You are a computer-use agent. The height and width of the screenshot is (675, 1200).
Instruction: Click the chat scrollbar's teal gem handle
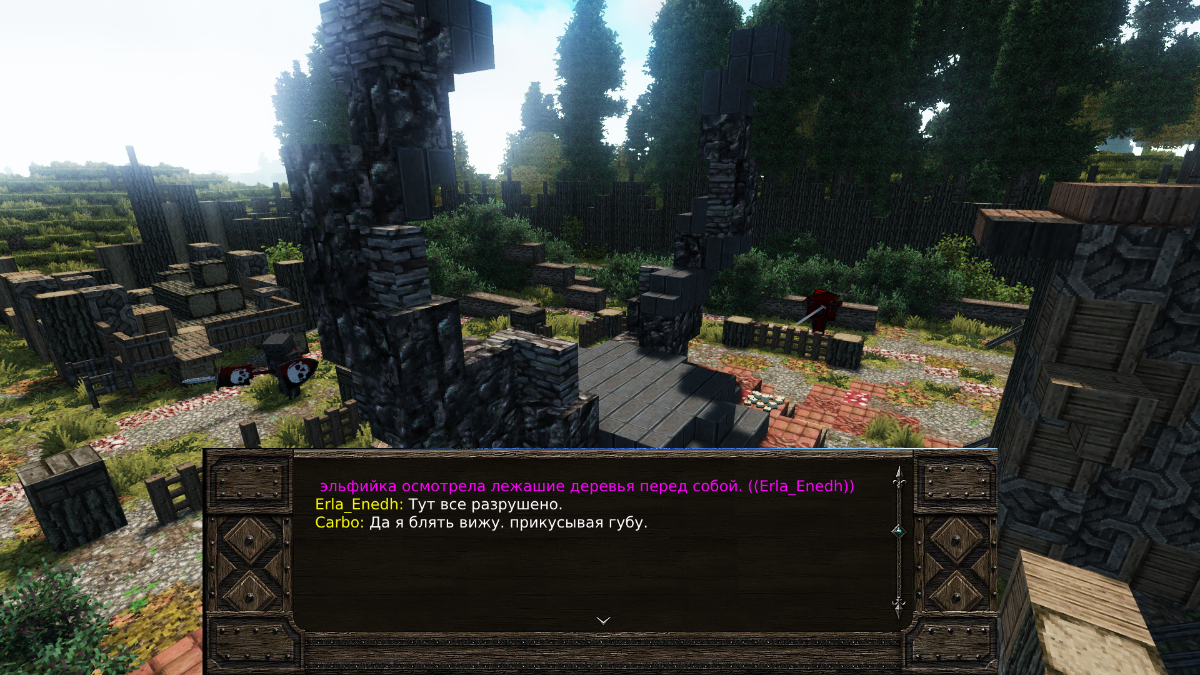coord(898,531)
